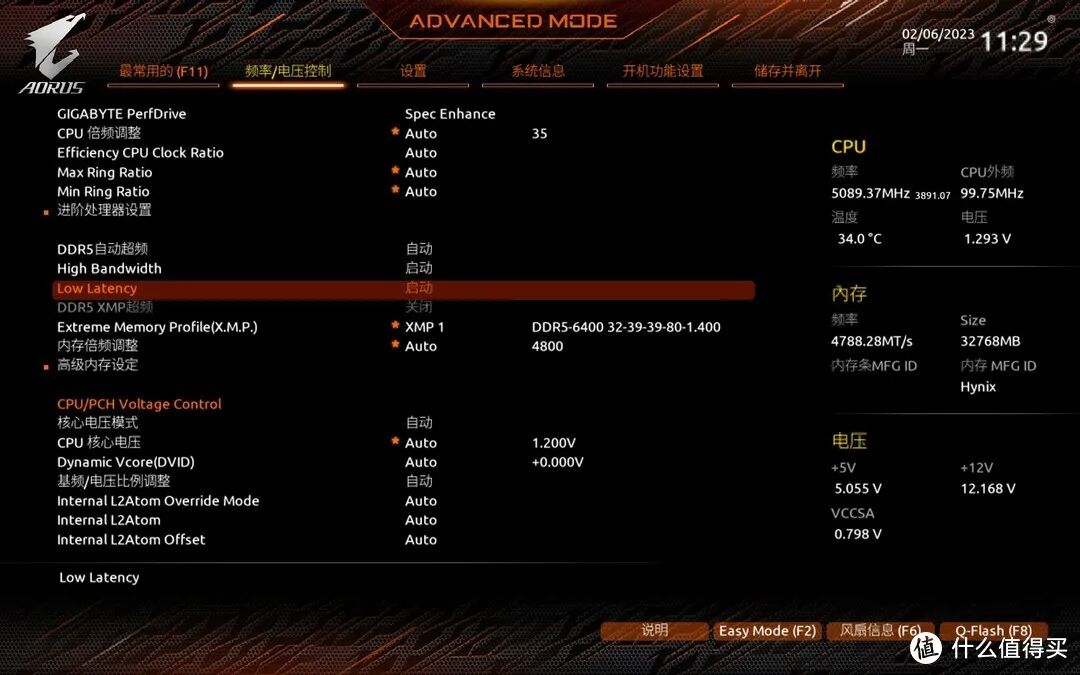Choose the Dynamic Vcore(DVID) row
The image size is (1080, 675).
tap(126, 462)
